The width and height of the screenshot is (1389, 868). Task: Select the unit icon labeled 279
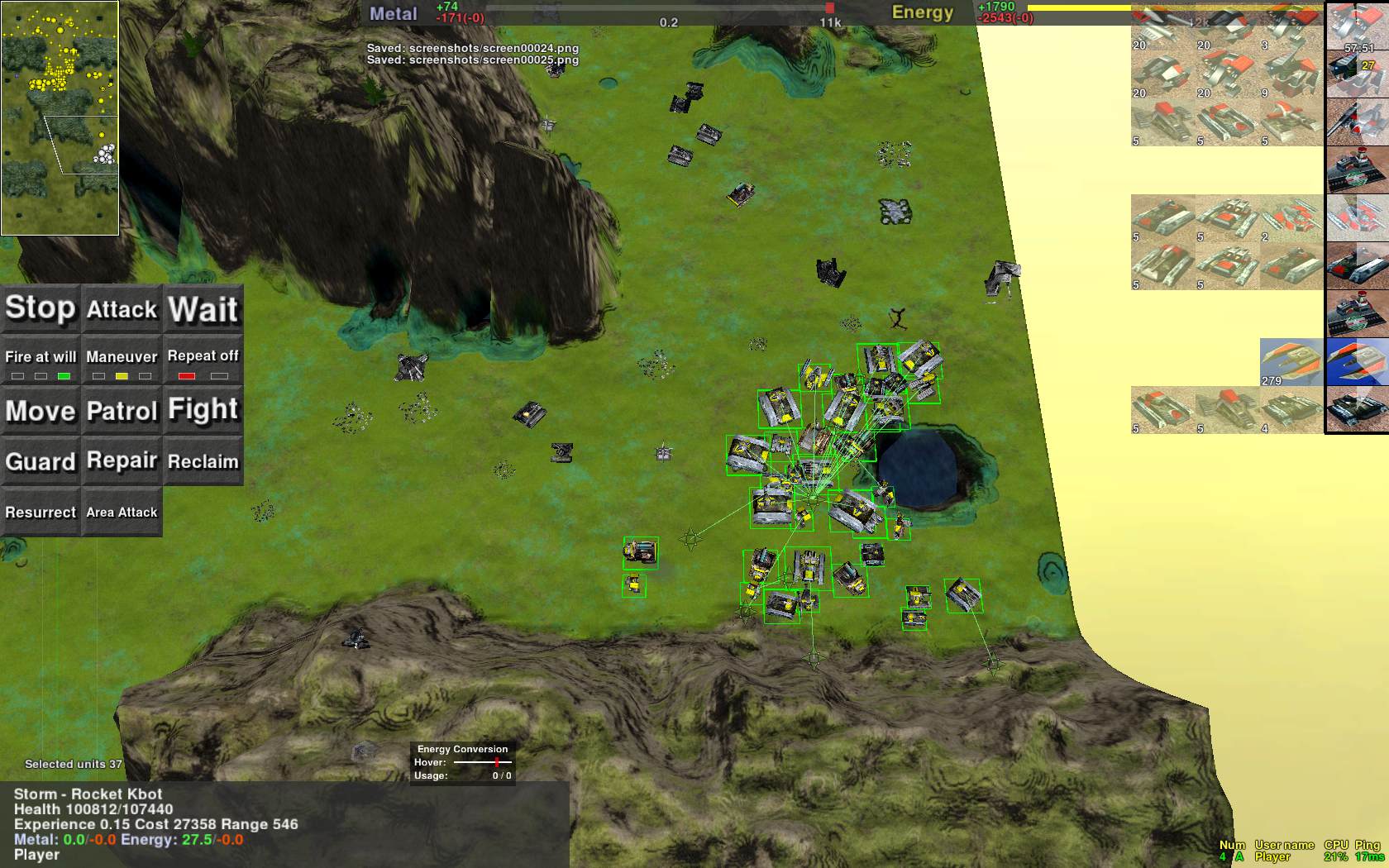(1291, 362)
